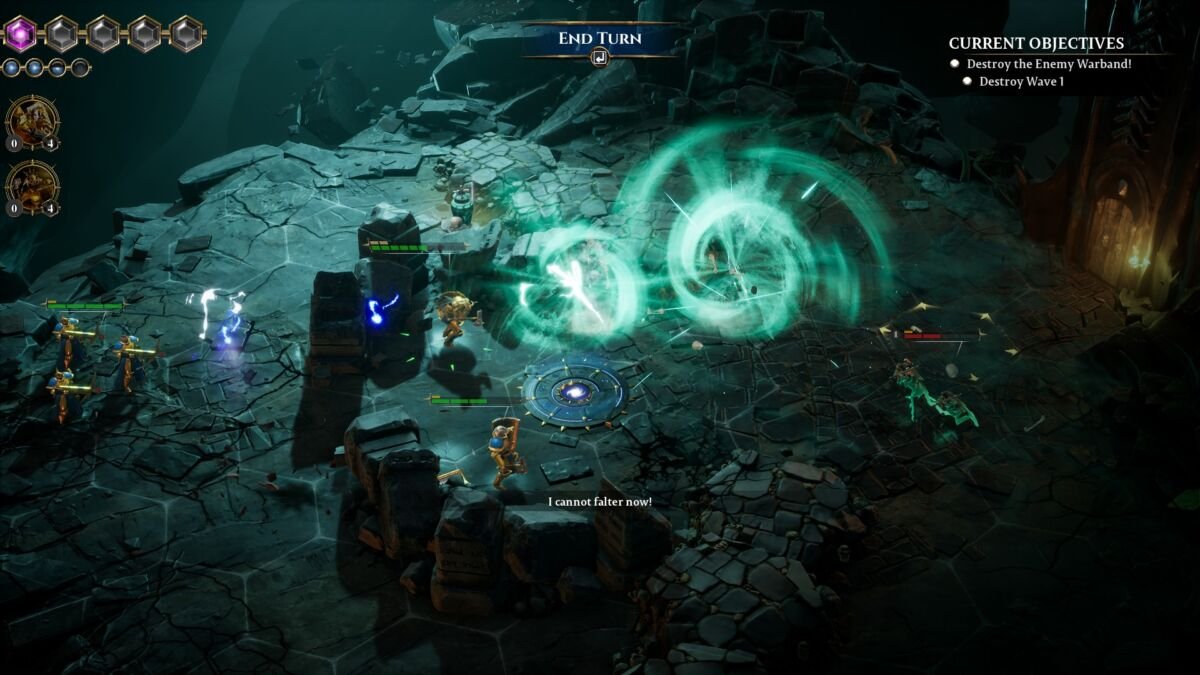The height and width of the screenshot is (675, 1200).
Task: Select the first warband unit portrait
Action: [x=32, y=122]
